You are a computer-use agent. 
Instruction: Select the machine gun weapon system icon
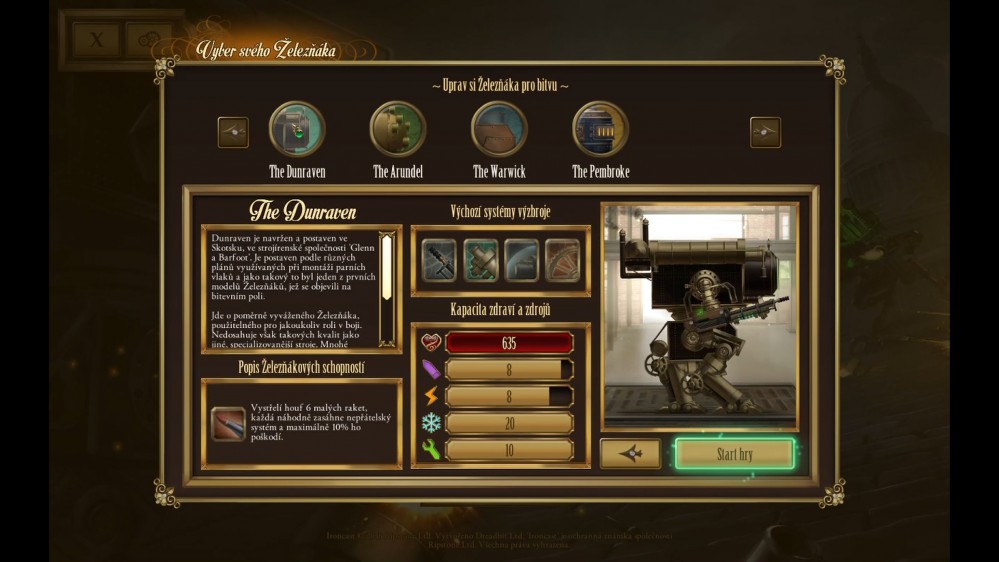click(439, 259)
